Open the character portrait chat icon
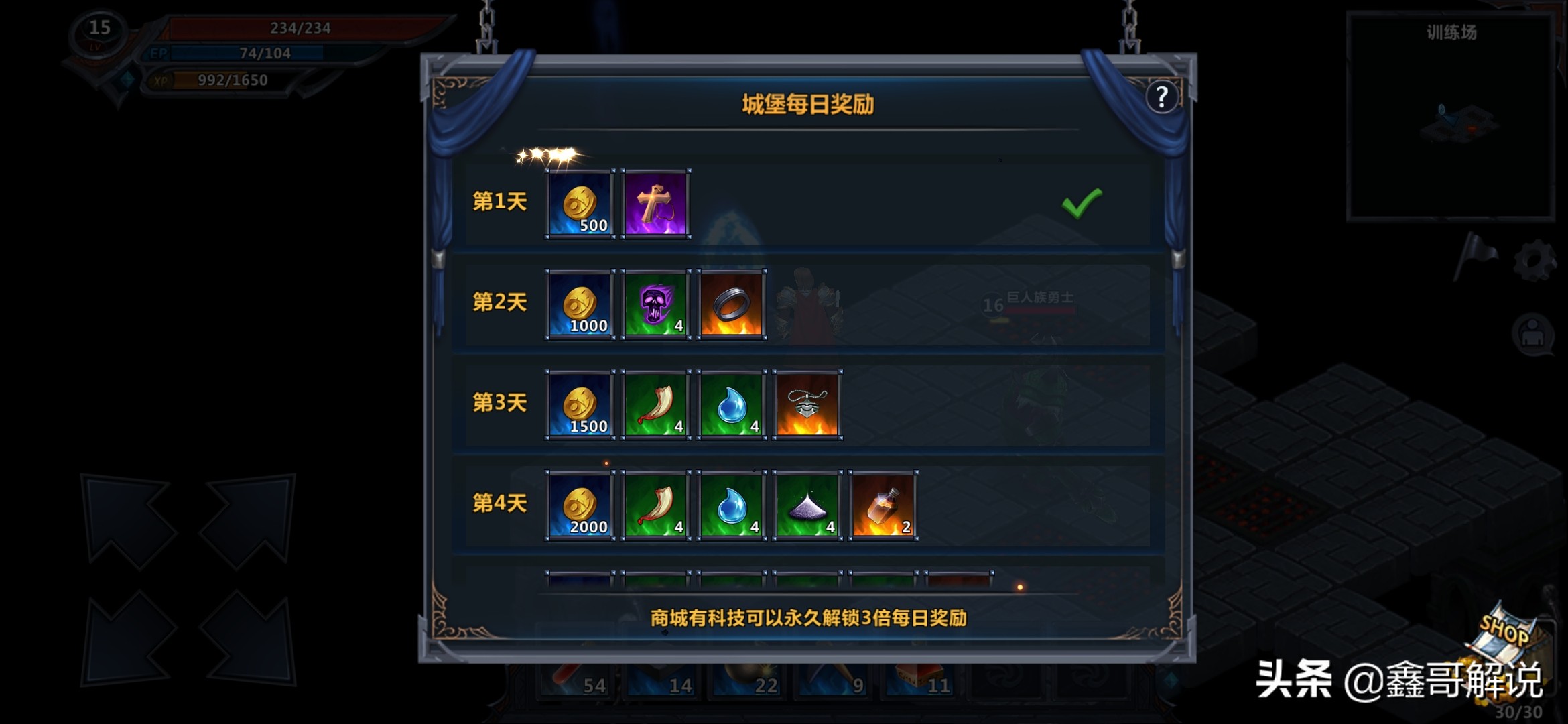This screenshot has width=1568, height=724. 1532,333
